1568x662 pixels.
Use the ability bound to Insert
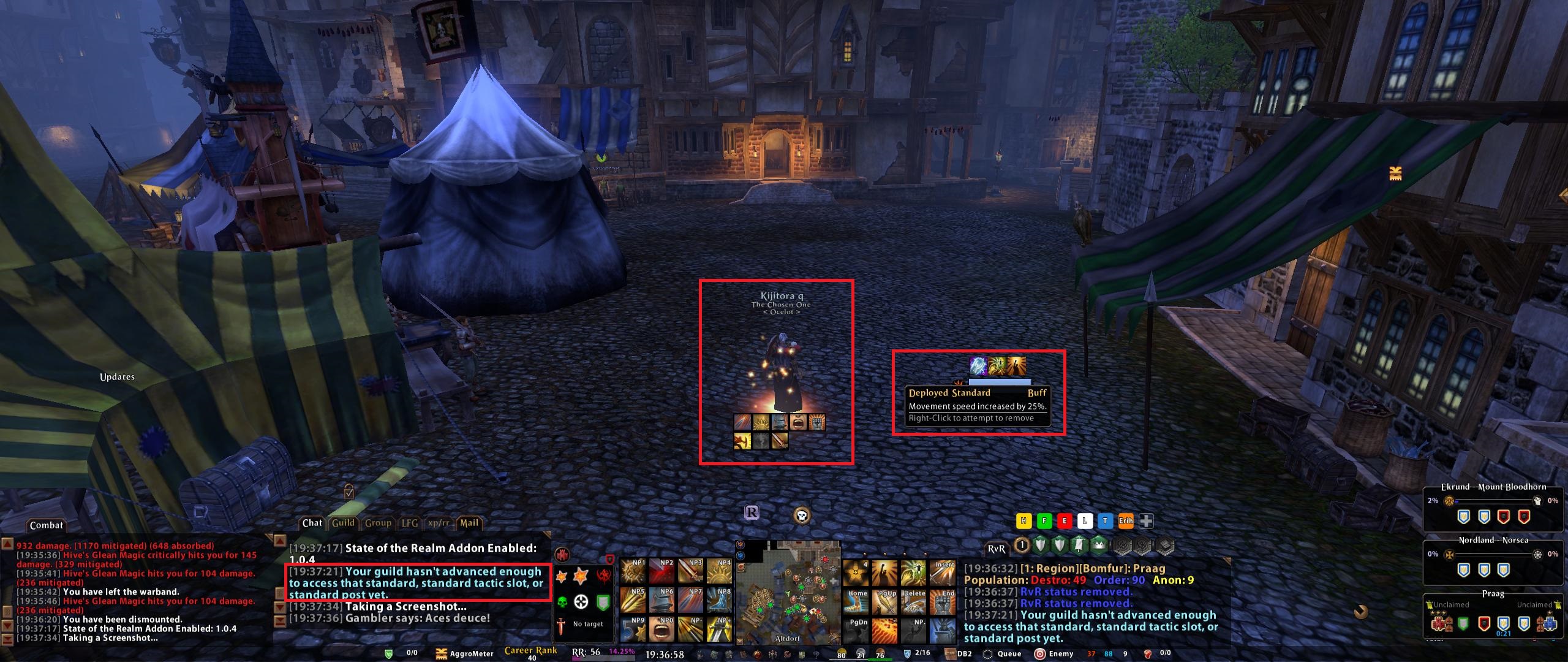[943, 573]
